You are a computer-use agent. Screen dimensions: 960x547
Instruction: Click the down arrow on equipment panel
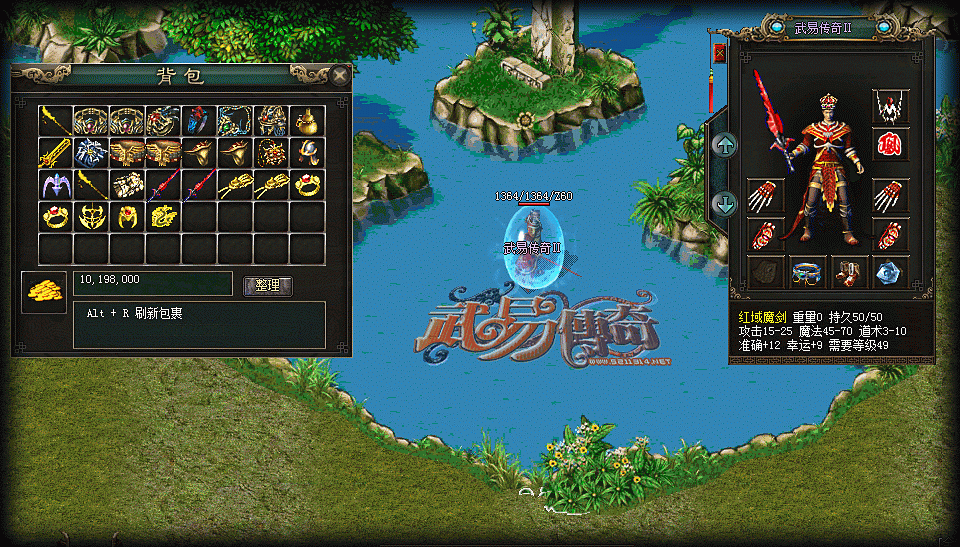click(724, 204)
